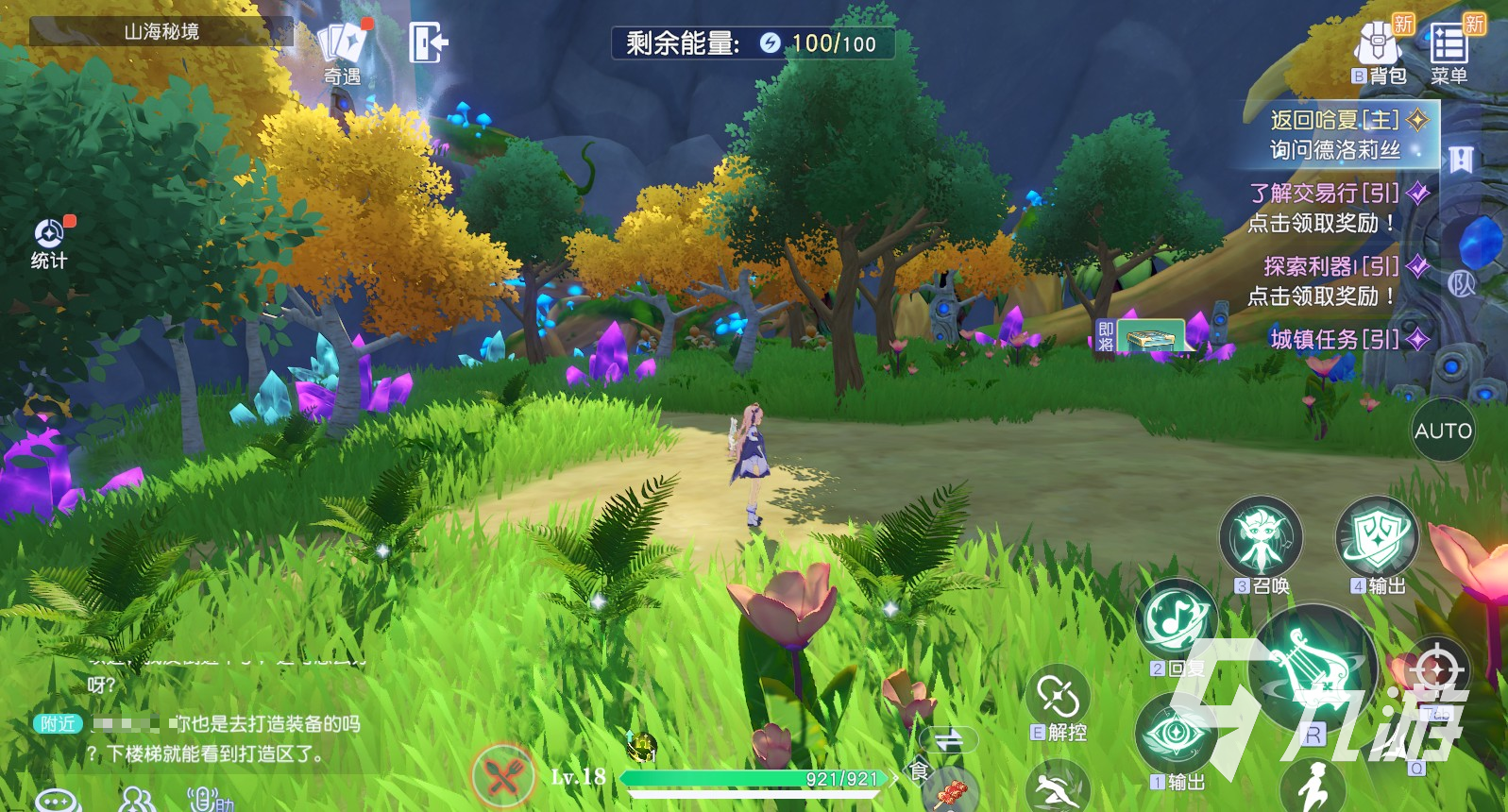This screenshot has height=812, width=1508.
Task: Open the 奇遇 card icon
Action: (x=342, y=49)
